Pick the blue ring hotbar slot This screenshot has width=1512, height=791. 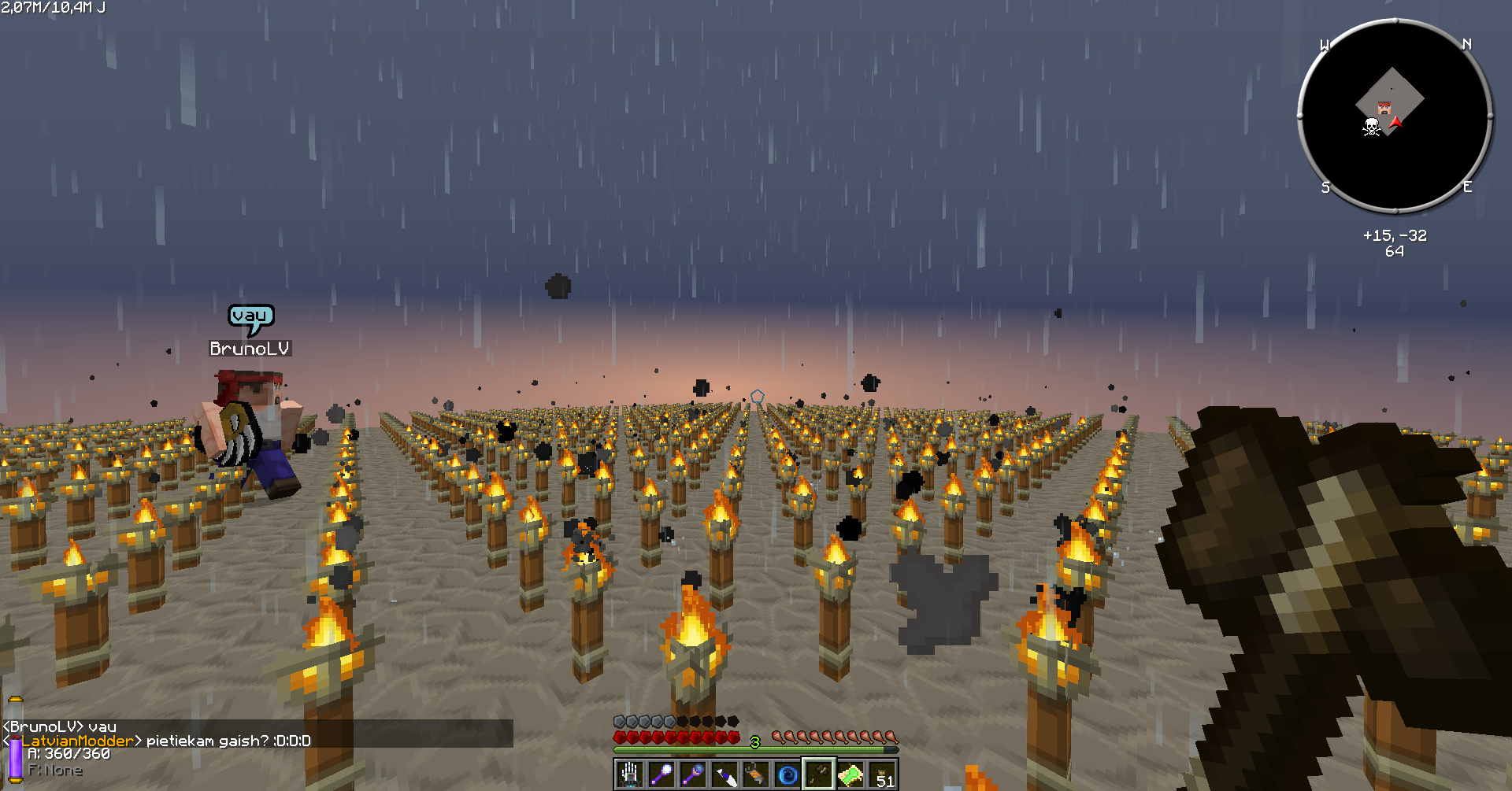[787, 775]
